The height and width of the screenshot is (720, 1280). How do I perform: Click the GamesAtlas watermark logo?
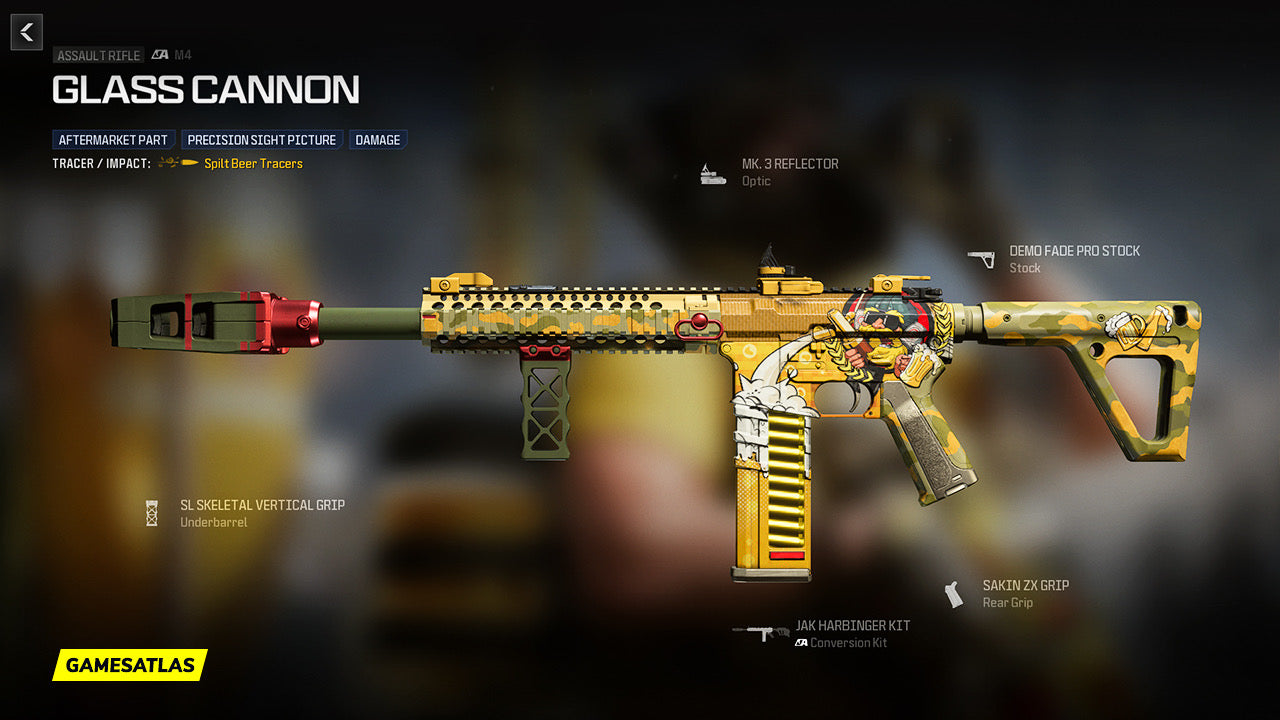point(130,665)
